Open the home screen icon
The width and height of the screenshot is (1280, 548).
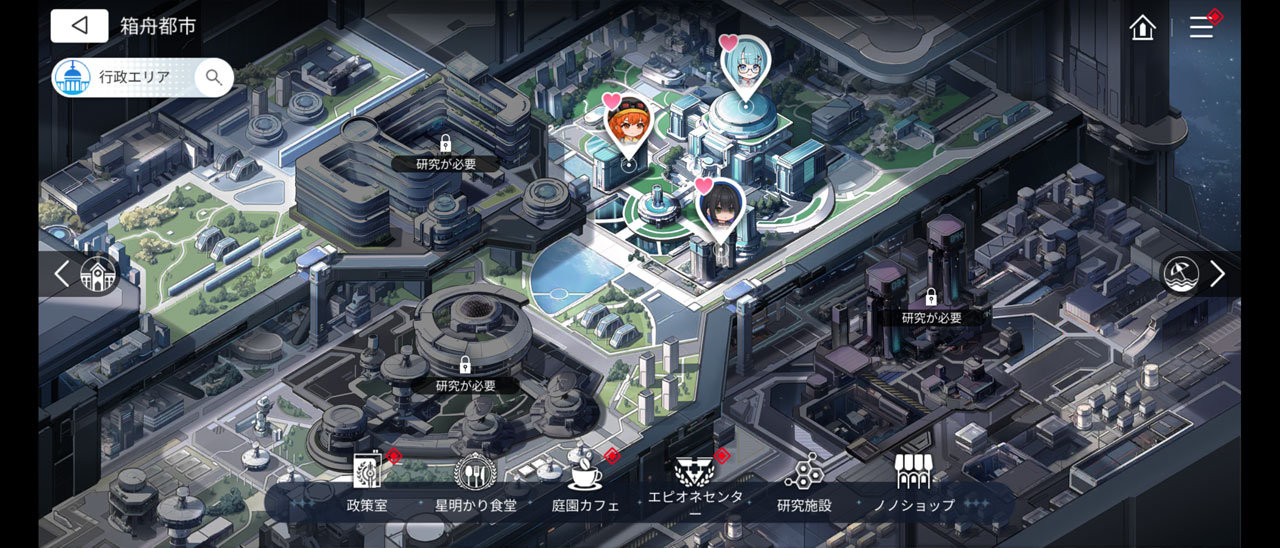click(x=1142, y=27)
